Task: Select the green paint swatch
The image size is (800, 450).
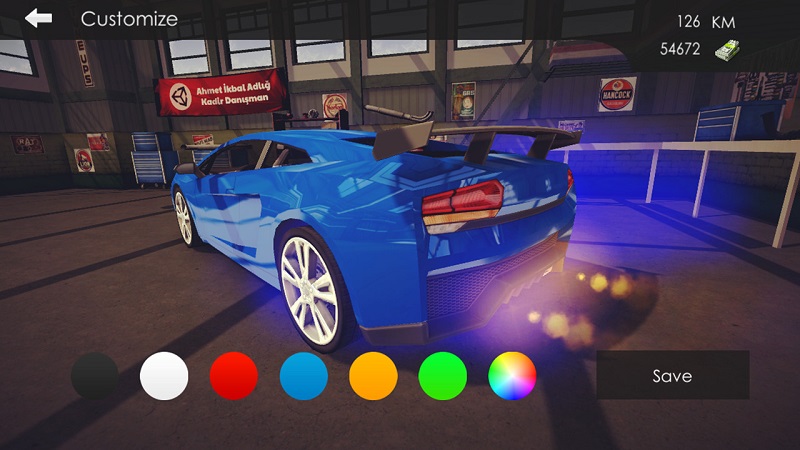Action: point(443,376)
